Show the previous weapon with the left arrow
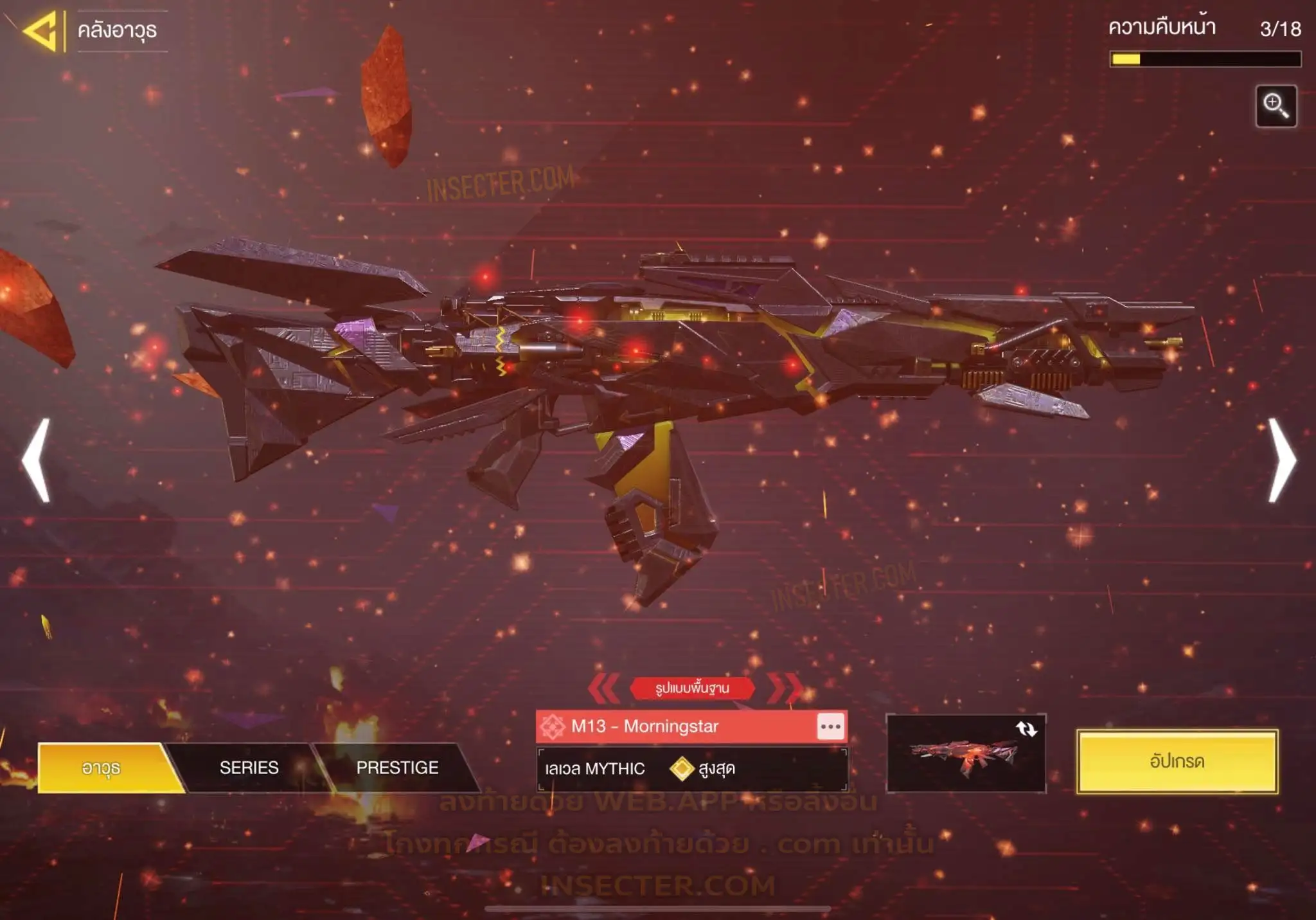 coord(37,460)
